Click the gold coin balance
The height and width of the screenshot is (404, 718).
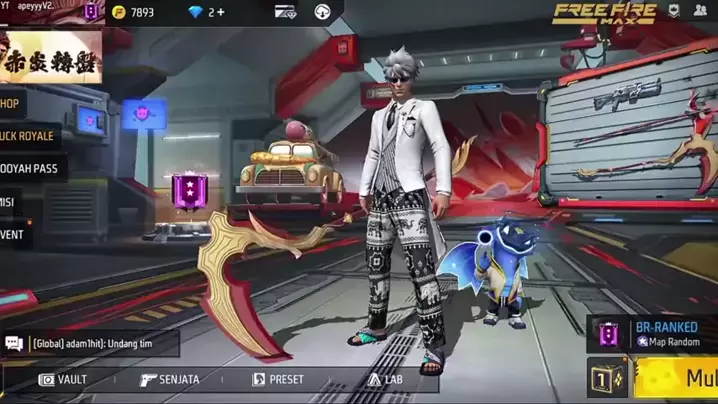pos(134,12)
